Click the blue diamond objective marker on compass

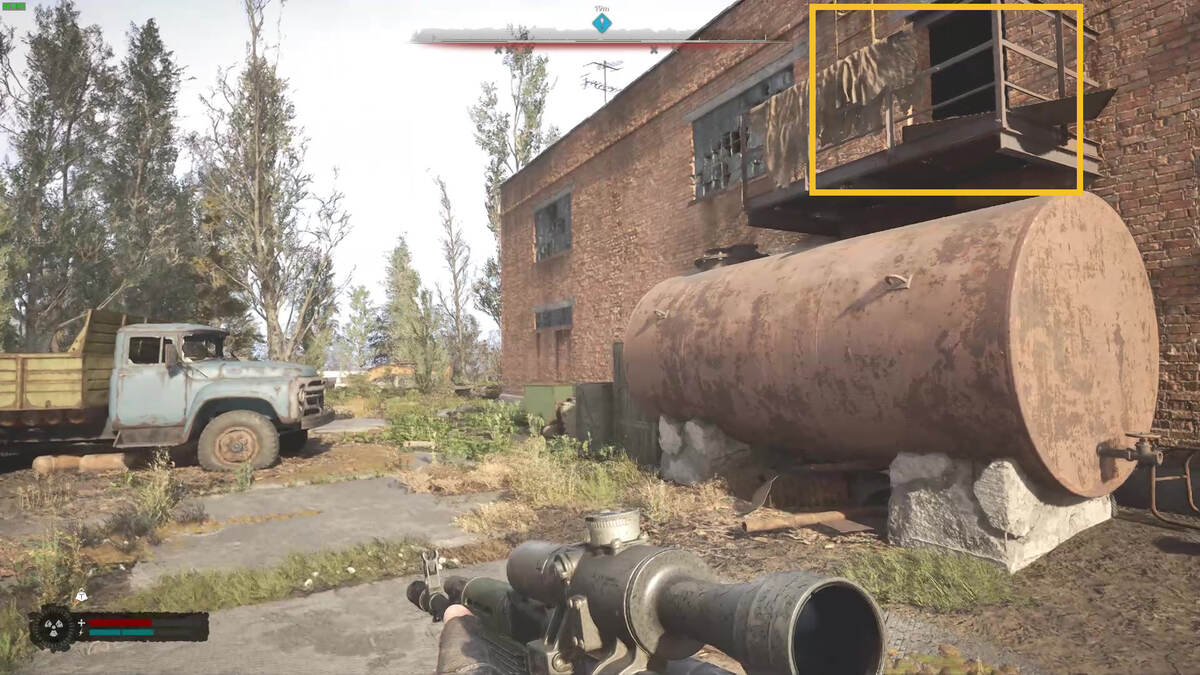(x=601, y=22)
